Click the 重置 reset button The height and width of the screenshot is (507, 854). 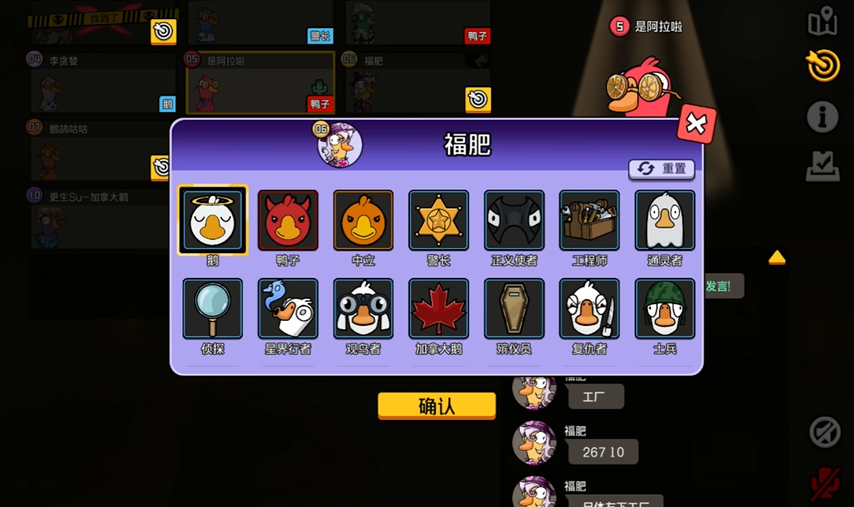[661, 169]
